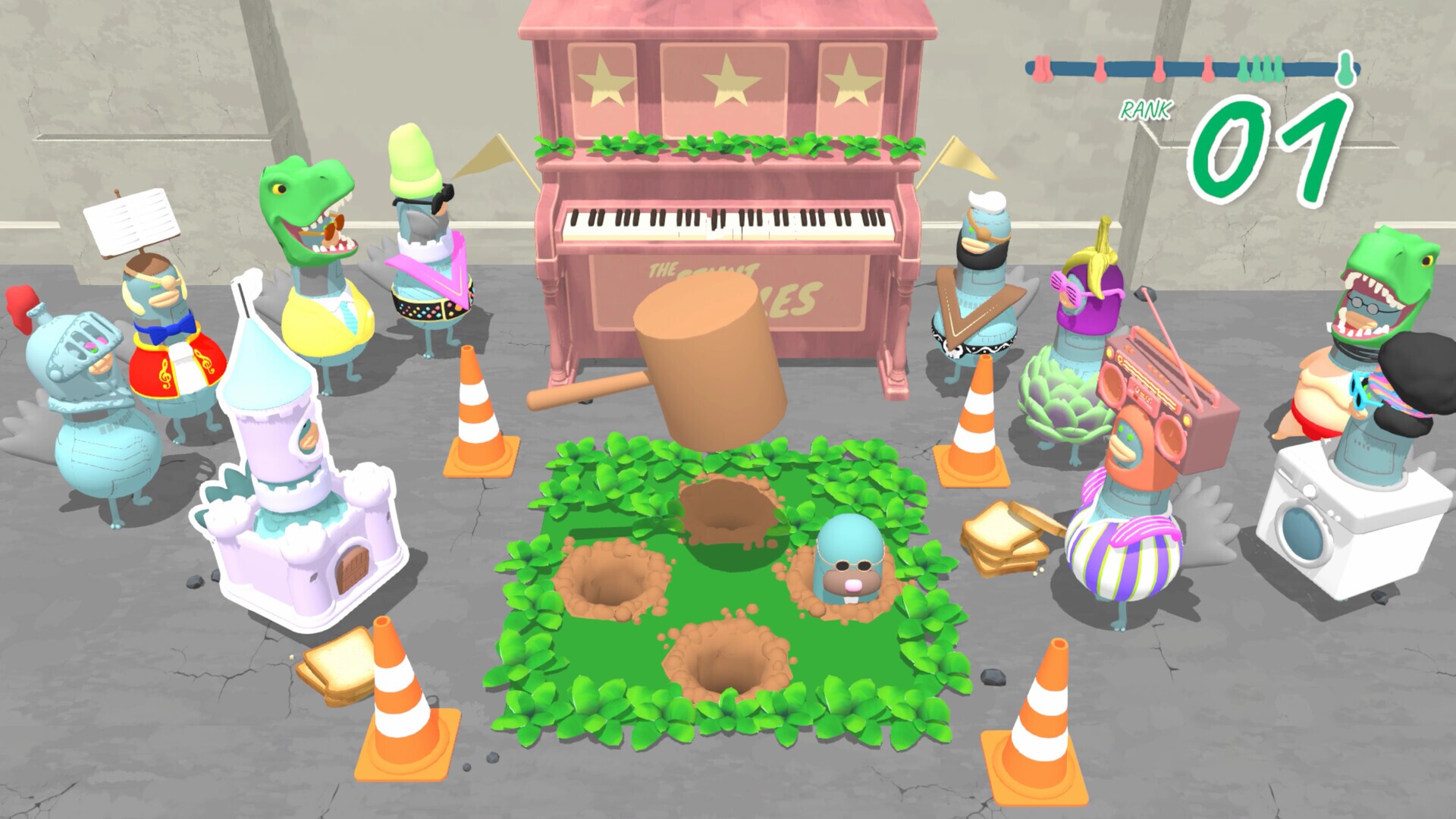
Task: Click the T-rex head costume on the left
Action: [x=303, y=205]
